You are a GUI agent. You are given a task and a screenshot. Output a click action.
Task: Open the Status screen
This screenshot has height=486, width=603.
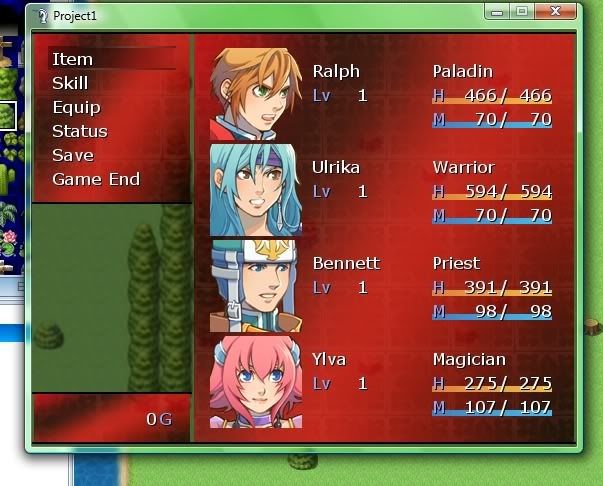(x=79, y=131)
